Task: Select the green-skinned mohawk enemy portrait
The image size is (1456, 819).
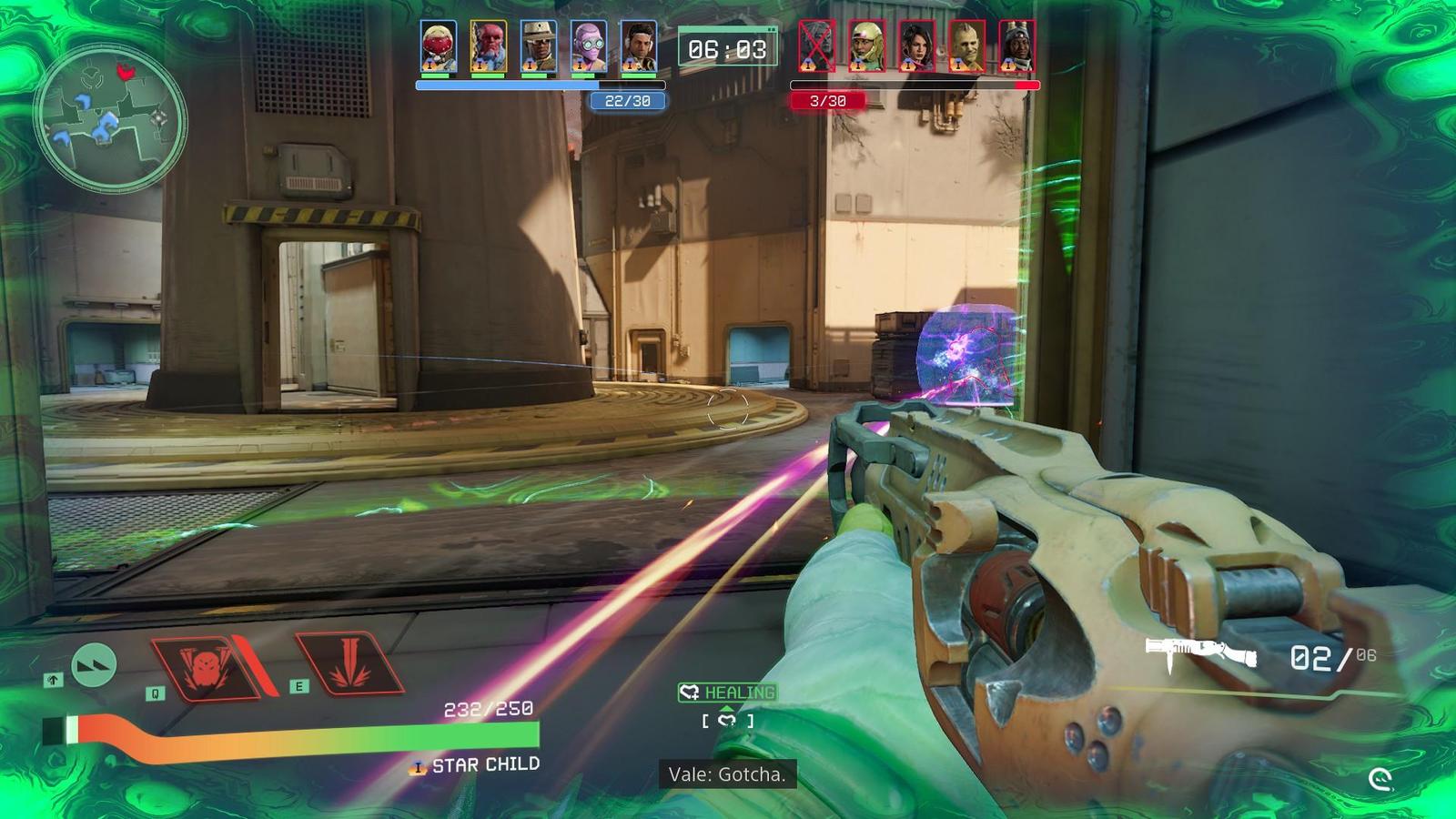Action: [966, 46]
